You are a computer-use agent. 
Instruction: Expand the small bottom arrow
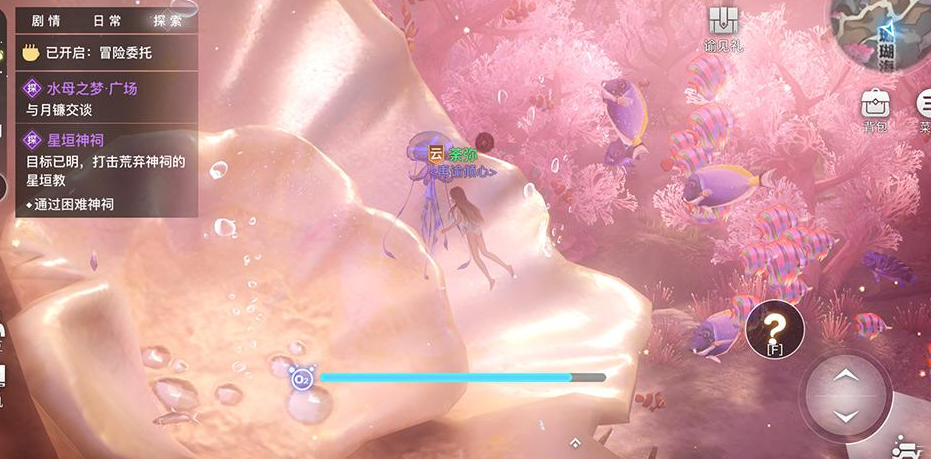pos(575,441)
